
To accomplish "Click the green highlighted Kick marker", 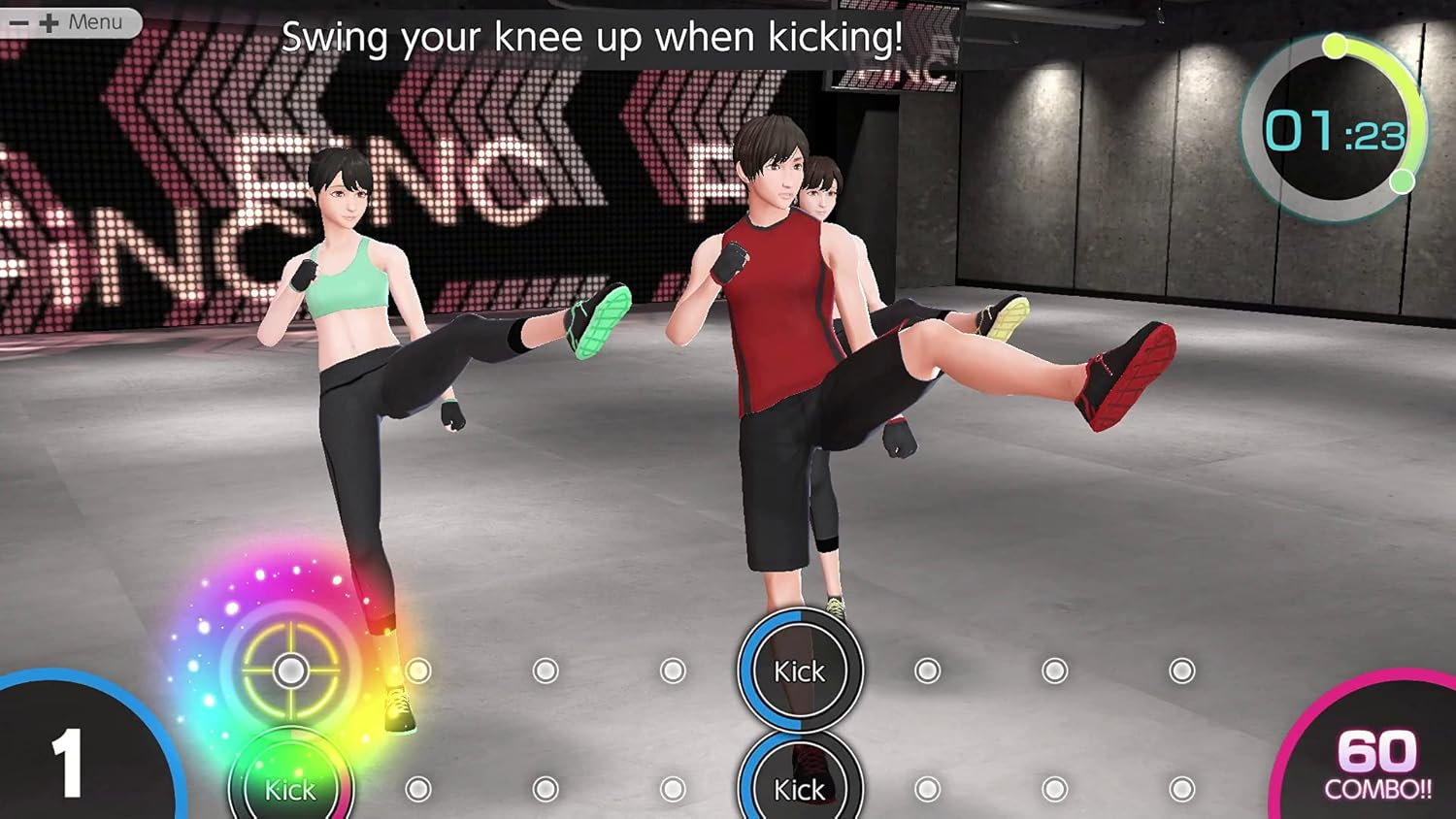I will point(288,784).
